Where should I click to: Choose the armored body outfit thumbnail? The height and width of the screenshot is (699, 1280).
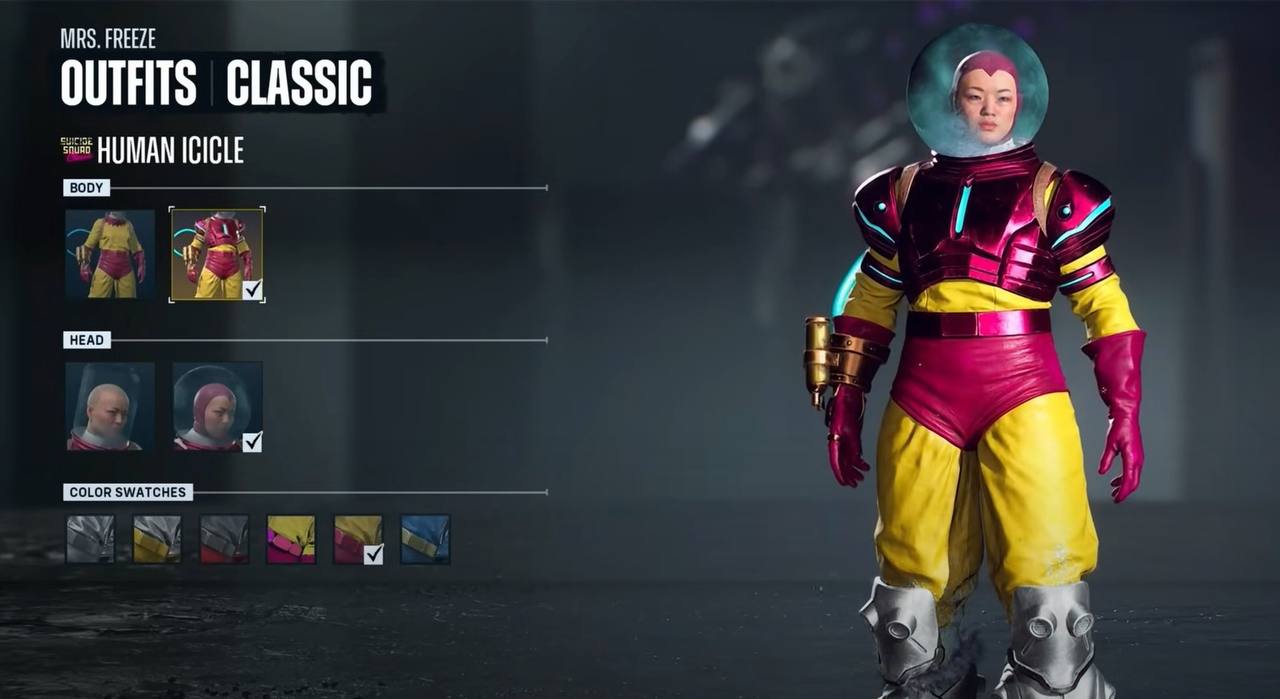click(x=217, y=254)
